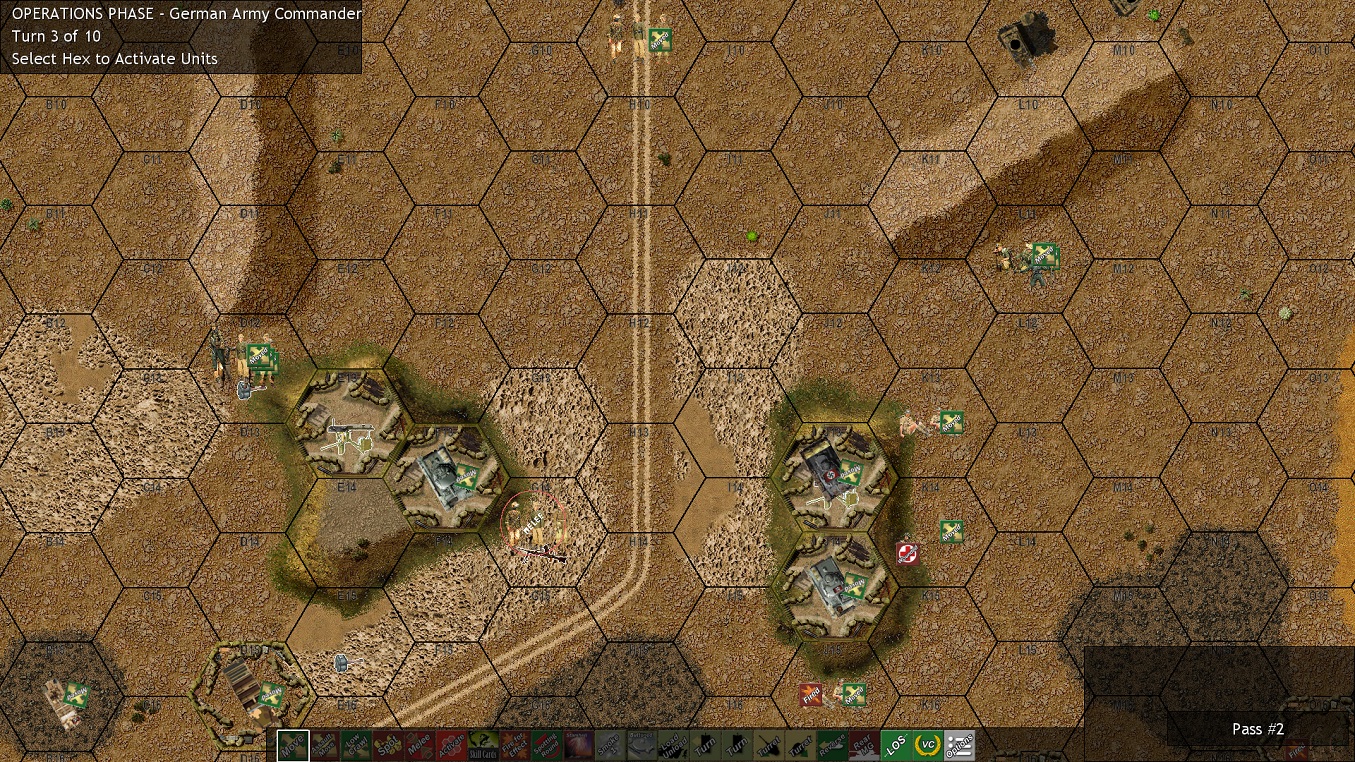Click the Activate hexes icon
Viewport: 1355px width, 762px height.
tap(450, 745)
